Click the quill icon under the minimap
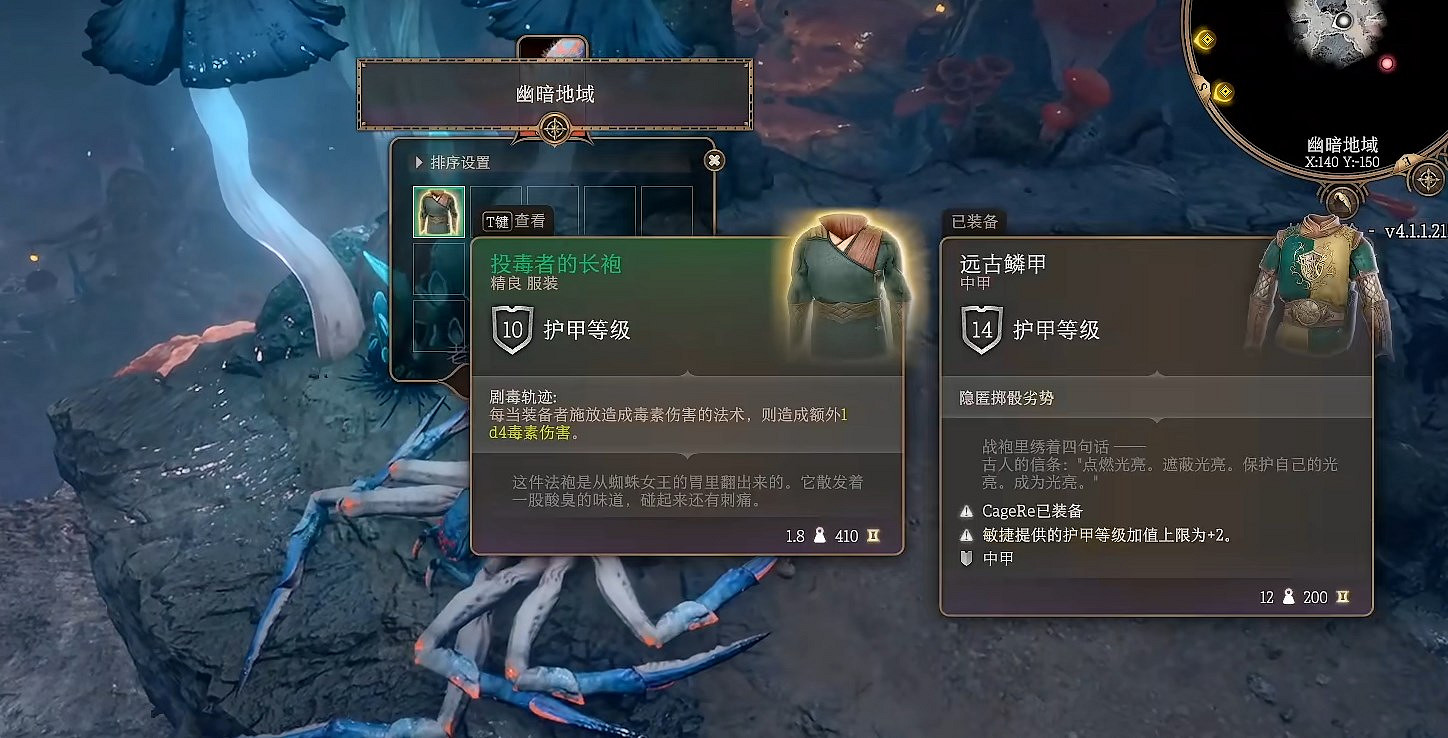This screenshot has width=1448, height=738. point(1341,198)
